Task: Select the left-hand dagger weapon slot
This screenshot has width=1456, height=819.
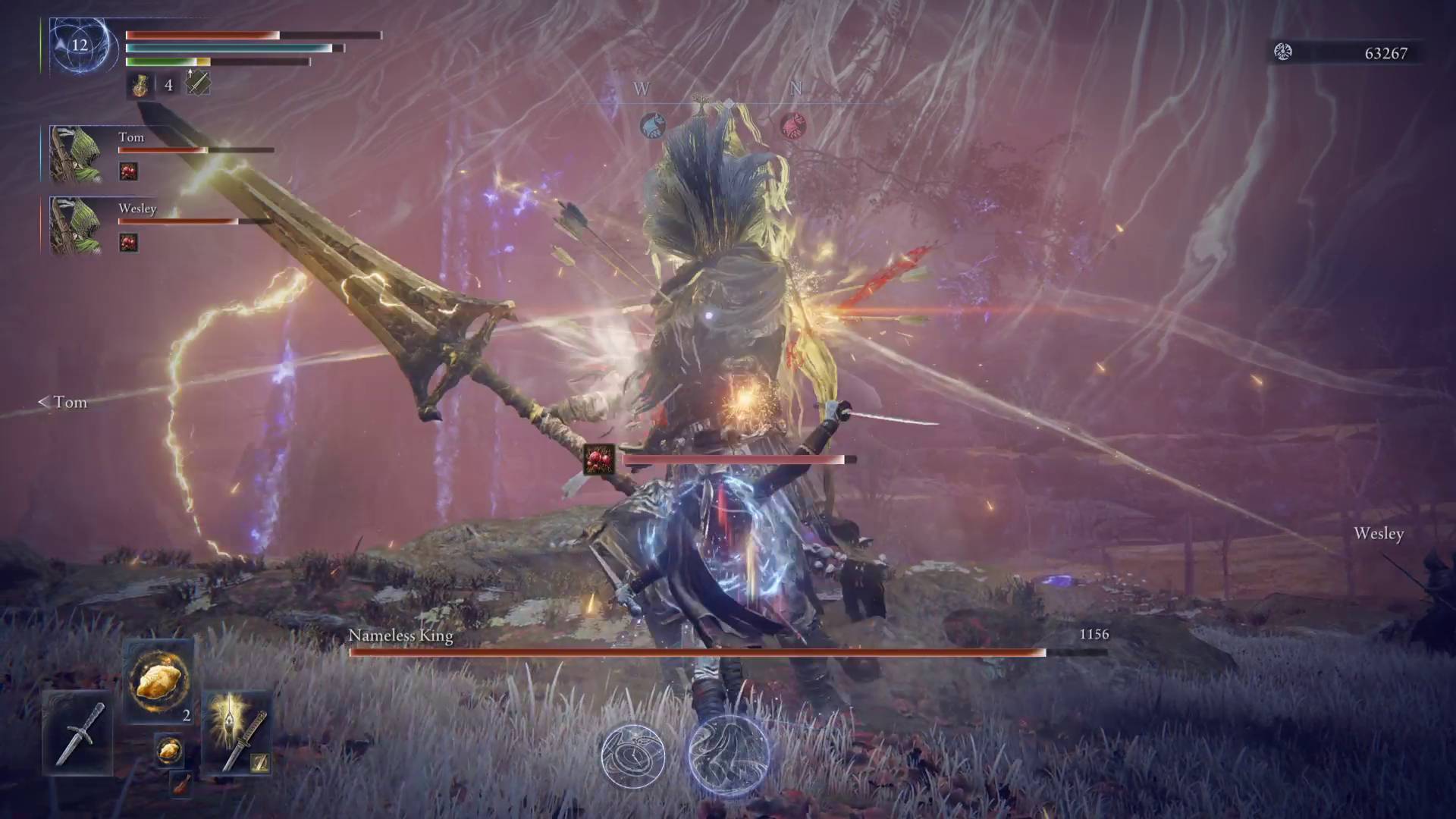Action: tap(78, 733)
